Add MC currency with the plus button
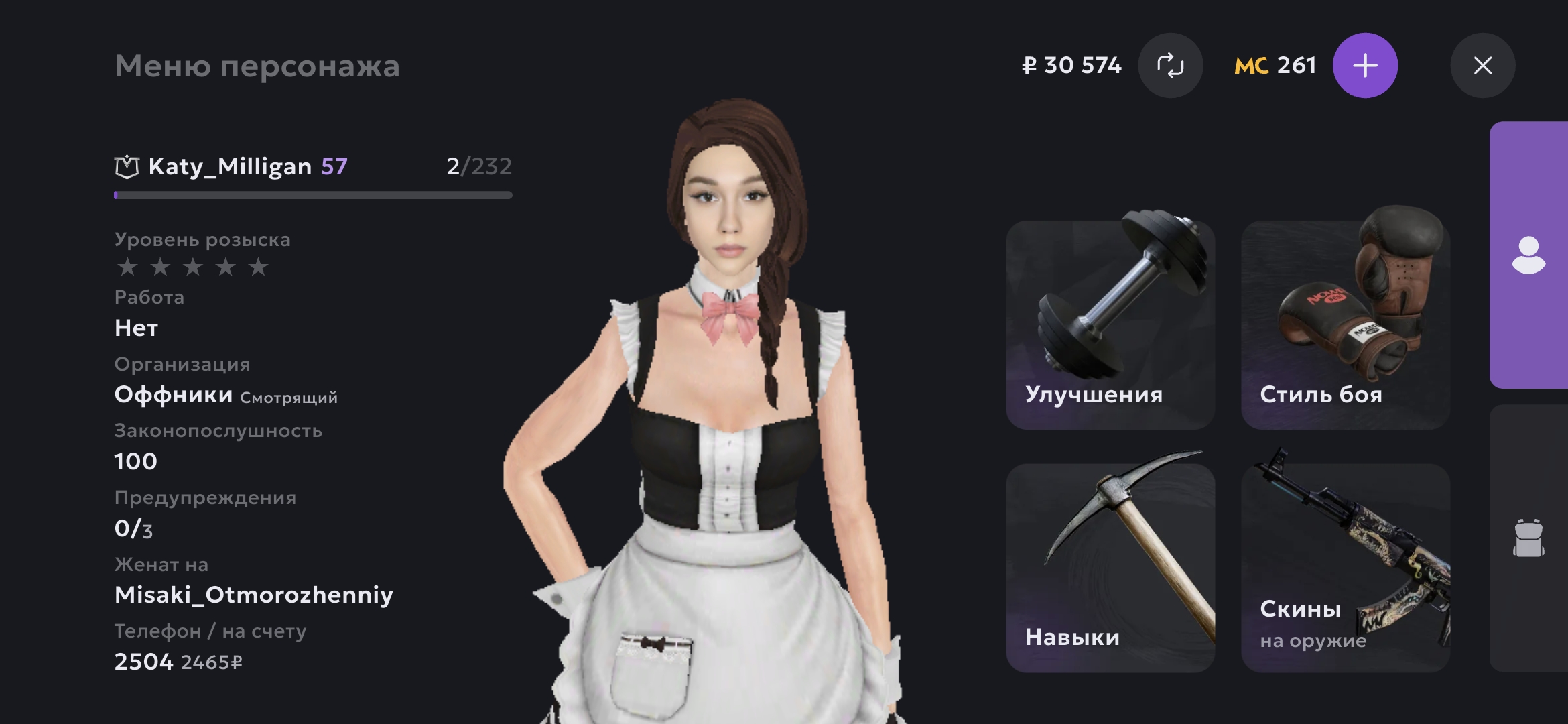 [1365, 66]
